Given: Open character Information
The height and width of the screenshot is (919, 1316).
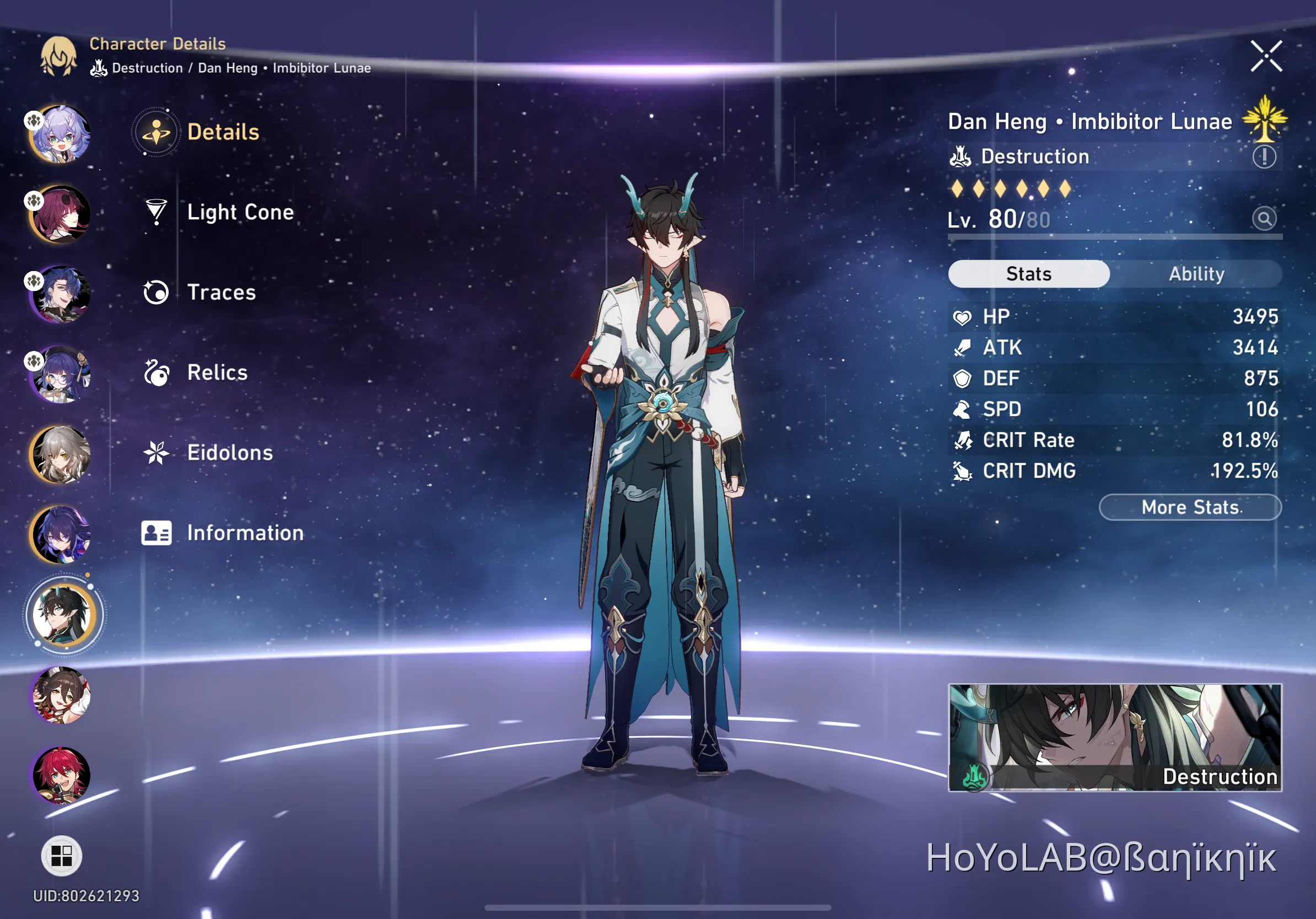Looking at the screenshot, I should tap(245, 533).
